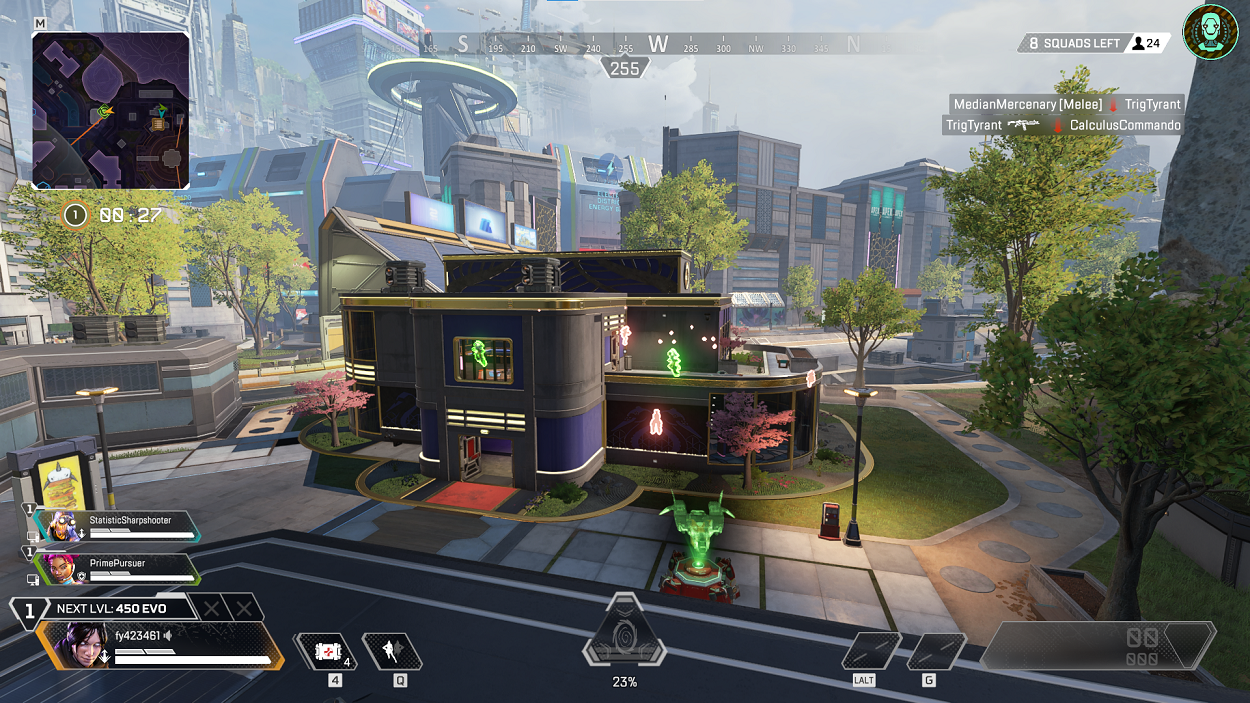Image resolution: width=1250 pixels, height=703 pixels.
Task: Open the minimap in the corner
Action: [x=111, y=110]
